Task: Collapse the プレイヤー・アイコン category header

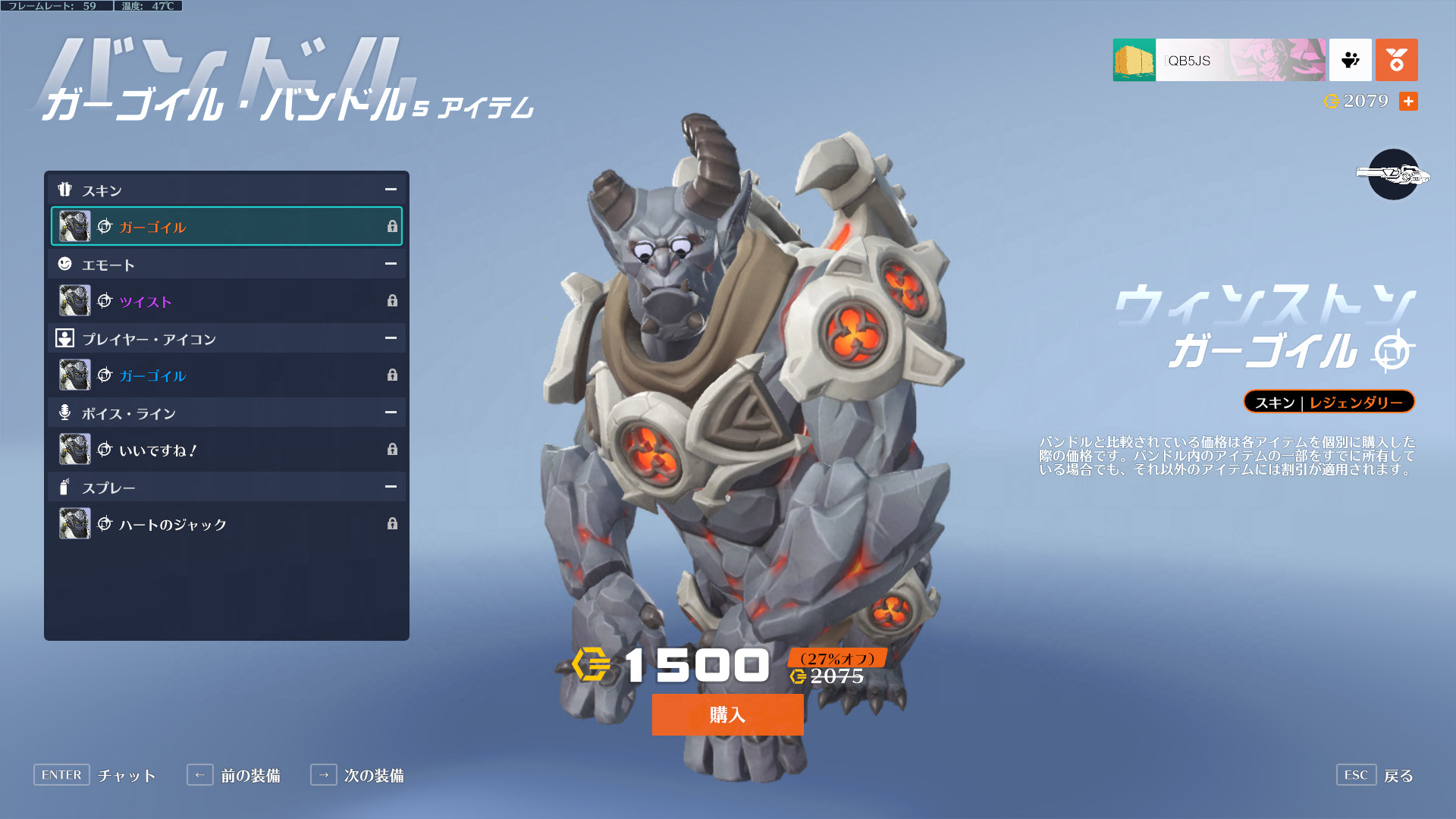Action: (x=391, y=338)
